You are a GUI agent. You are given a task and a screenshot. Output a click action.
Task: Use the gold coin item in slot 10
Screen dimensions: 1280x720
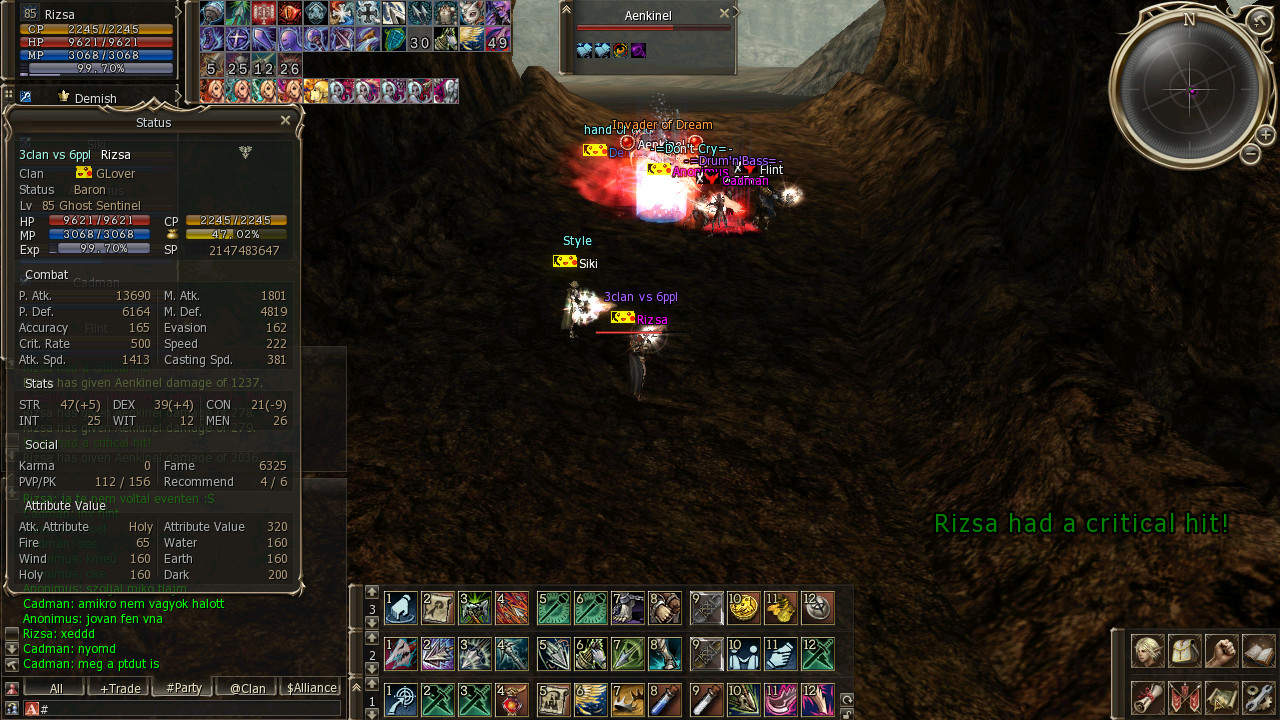743,607
